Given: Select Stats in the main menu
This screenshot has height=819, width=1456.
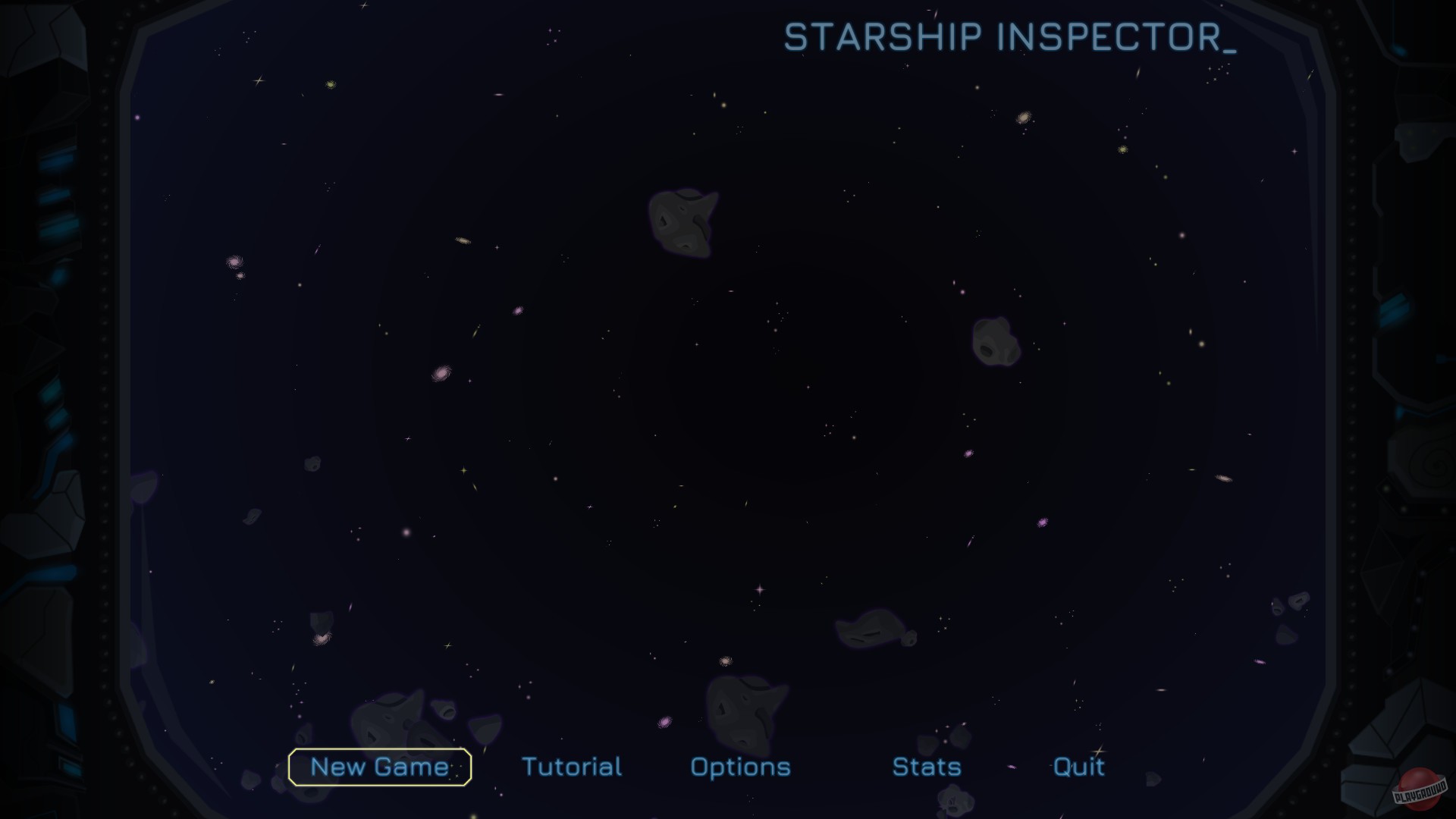Looking at the screenshot, I should click(927, 767).
